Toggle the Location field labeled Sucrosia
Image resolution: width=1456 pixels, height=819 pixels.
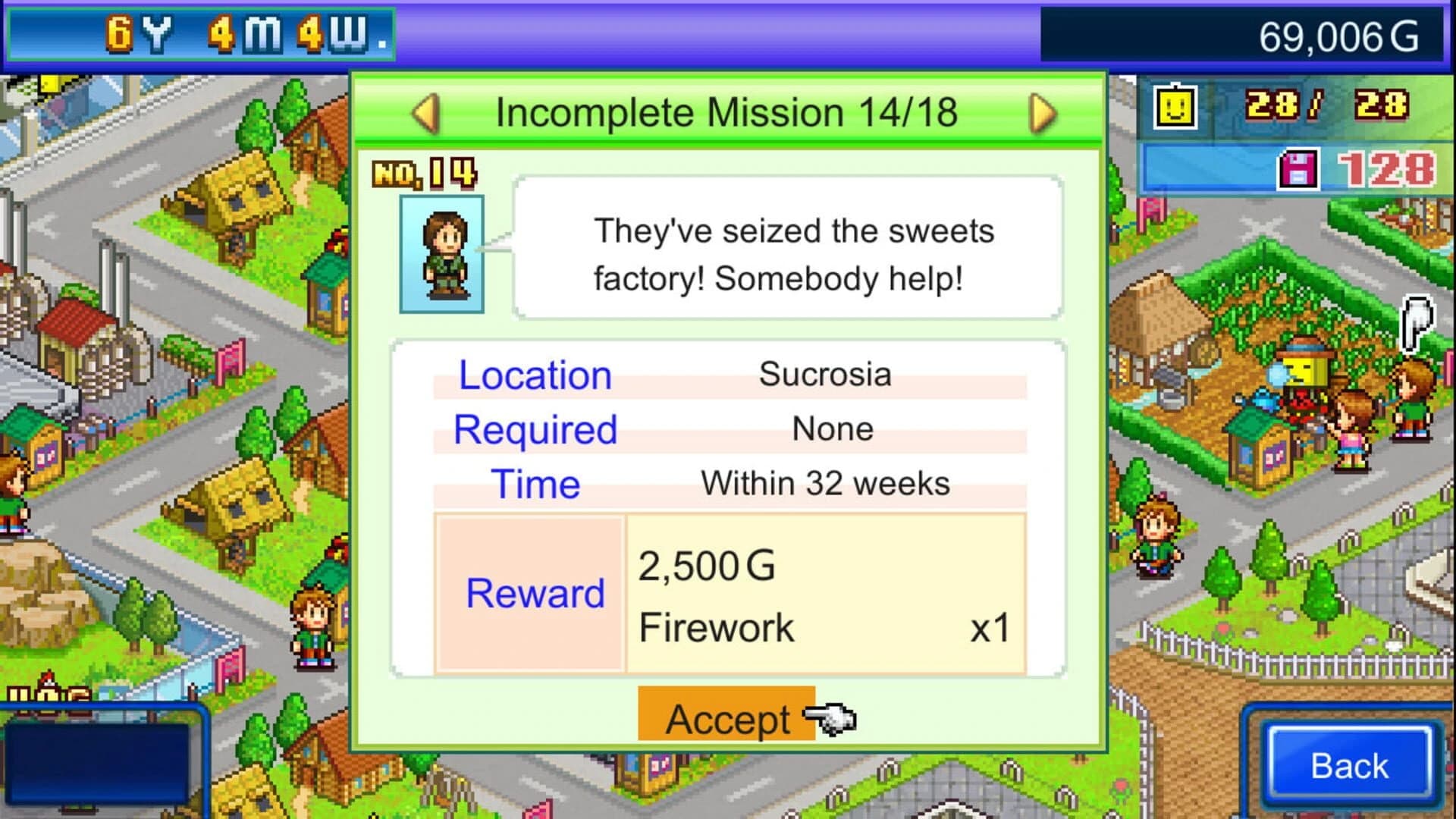point(728,374)
